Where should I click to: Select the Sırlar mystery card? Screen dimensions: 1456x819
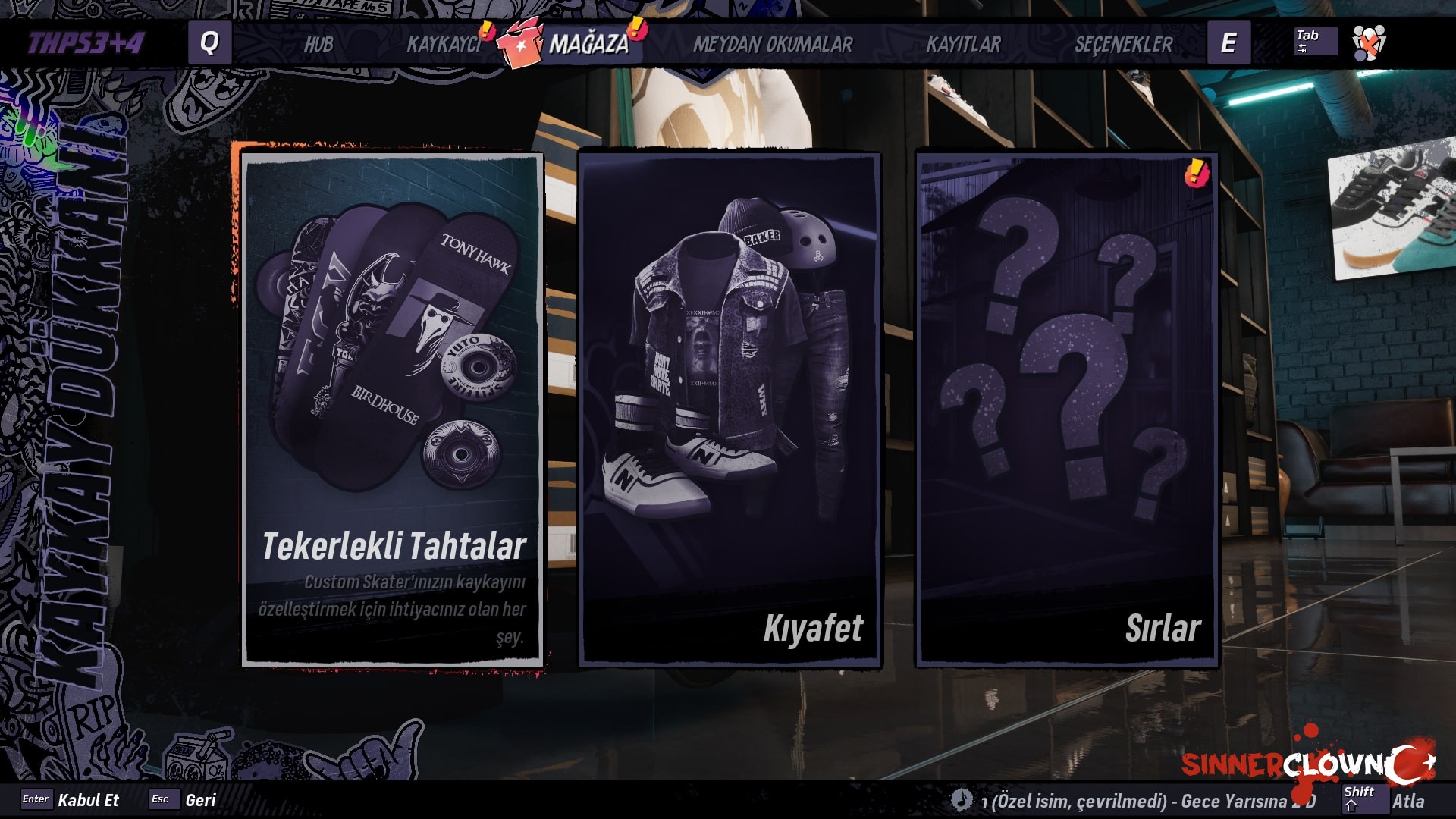(x=1067, y=409)
